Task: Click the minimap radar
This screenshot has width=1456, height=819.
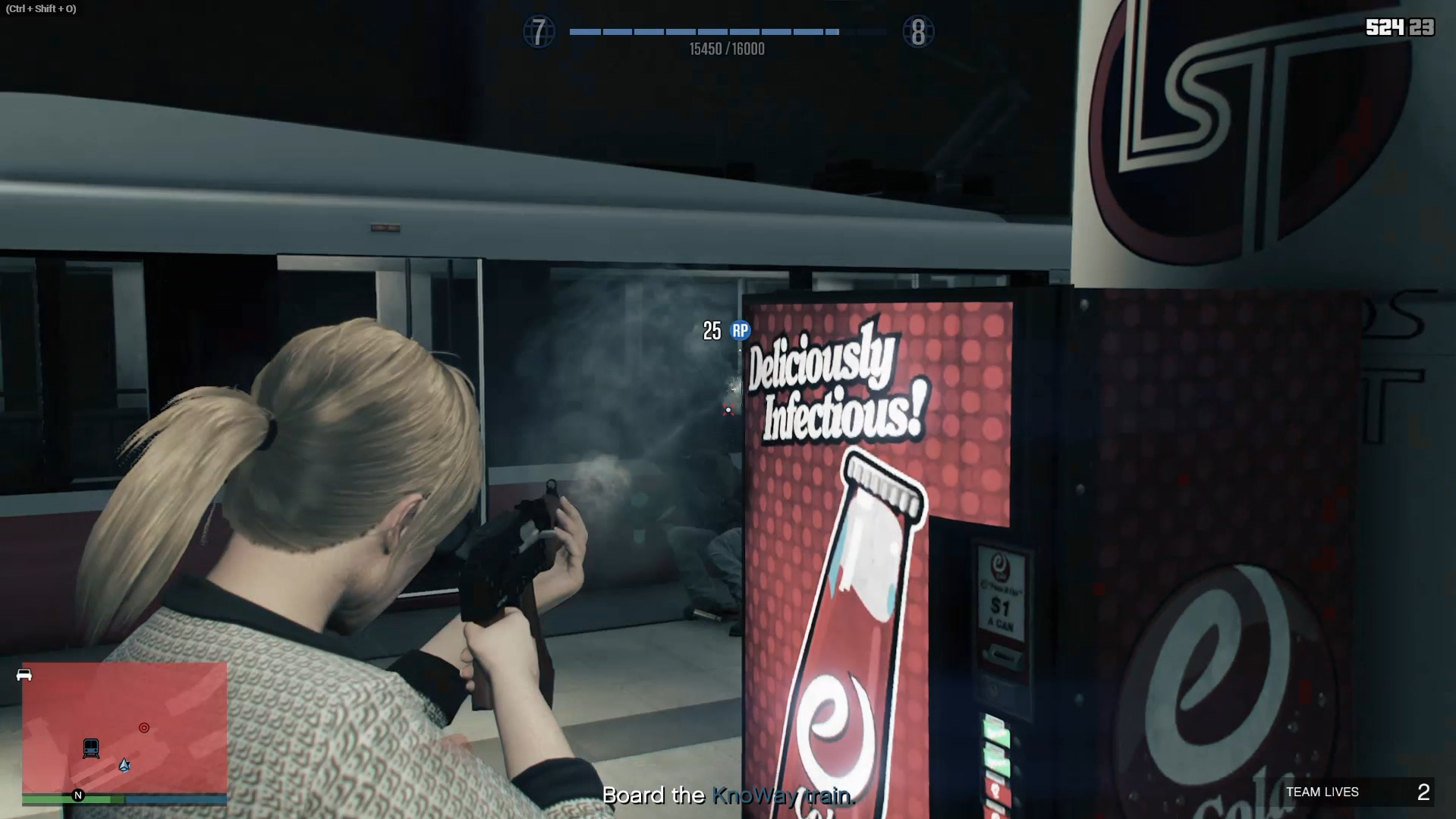Action: [124, 727]
